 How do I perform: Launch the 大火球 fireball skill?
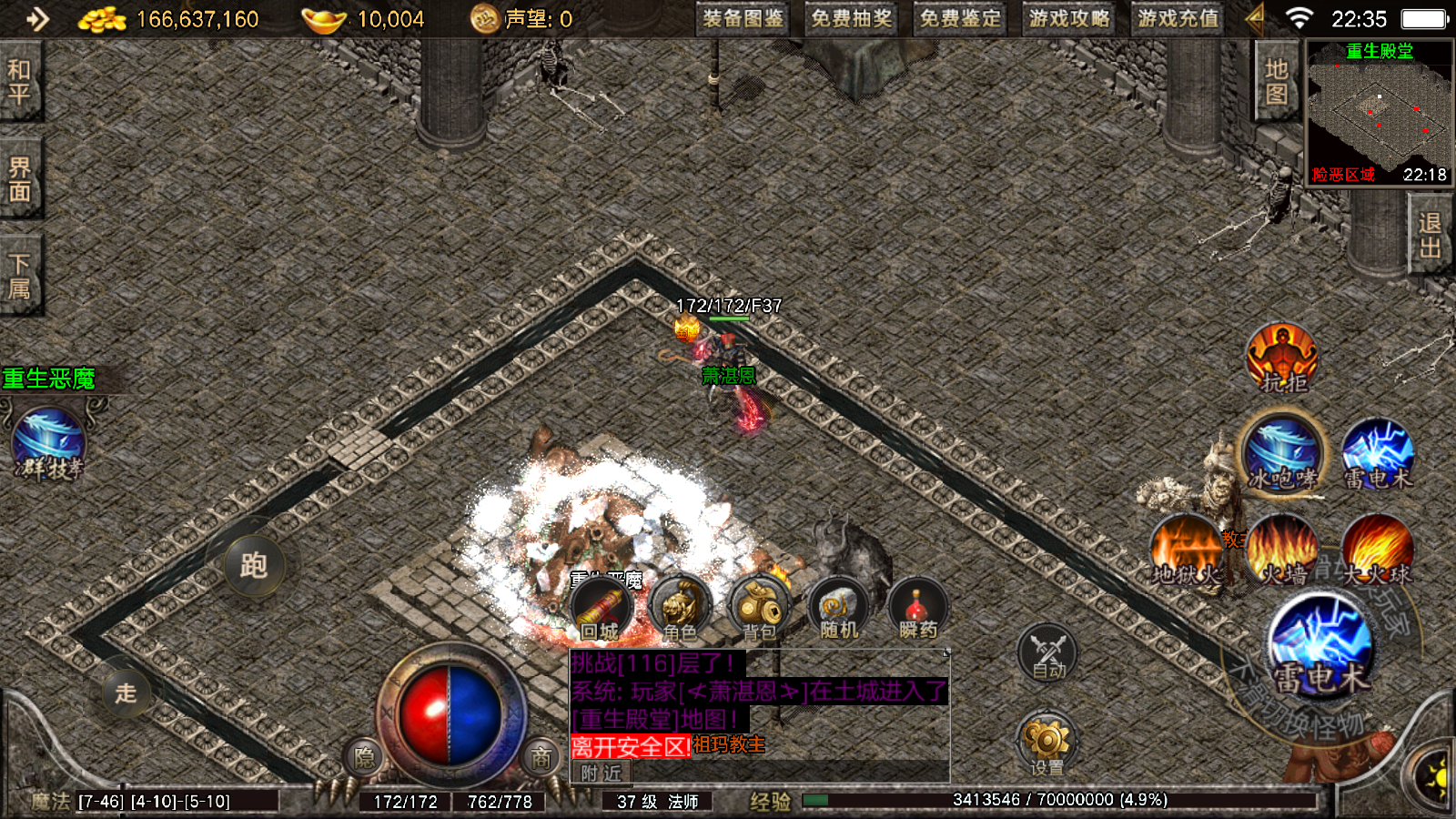click(1378, 550)
